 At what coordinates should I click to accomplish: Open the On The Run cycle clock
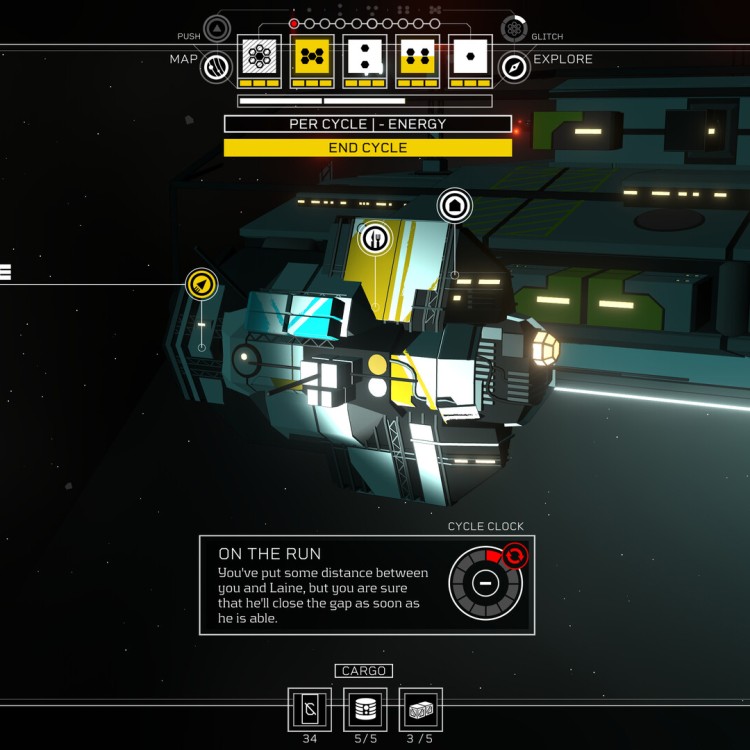pos(486,583)
